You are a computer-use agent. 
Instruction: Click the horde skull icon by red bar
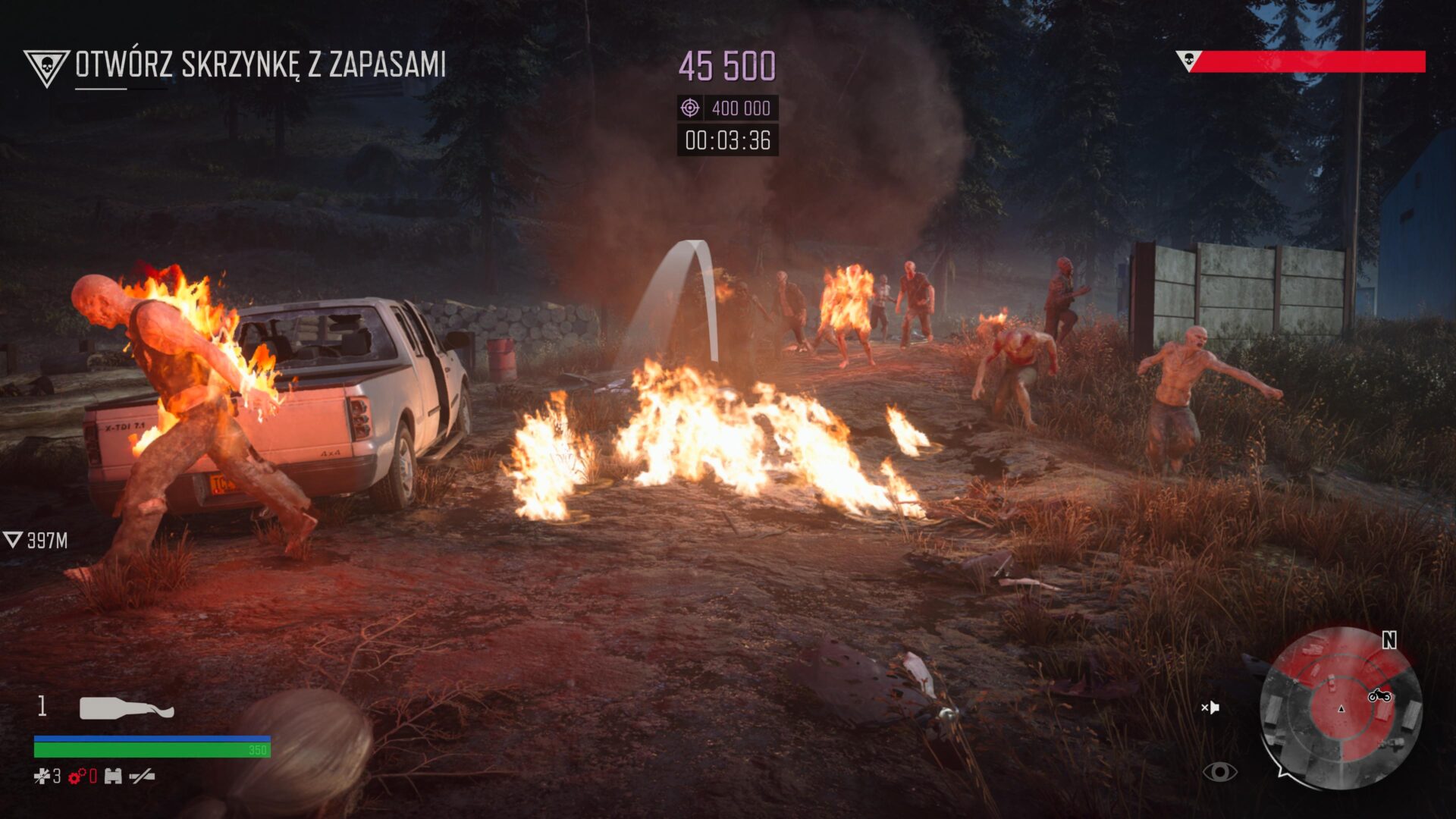click(1188, 60)
